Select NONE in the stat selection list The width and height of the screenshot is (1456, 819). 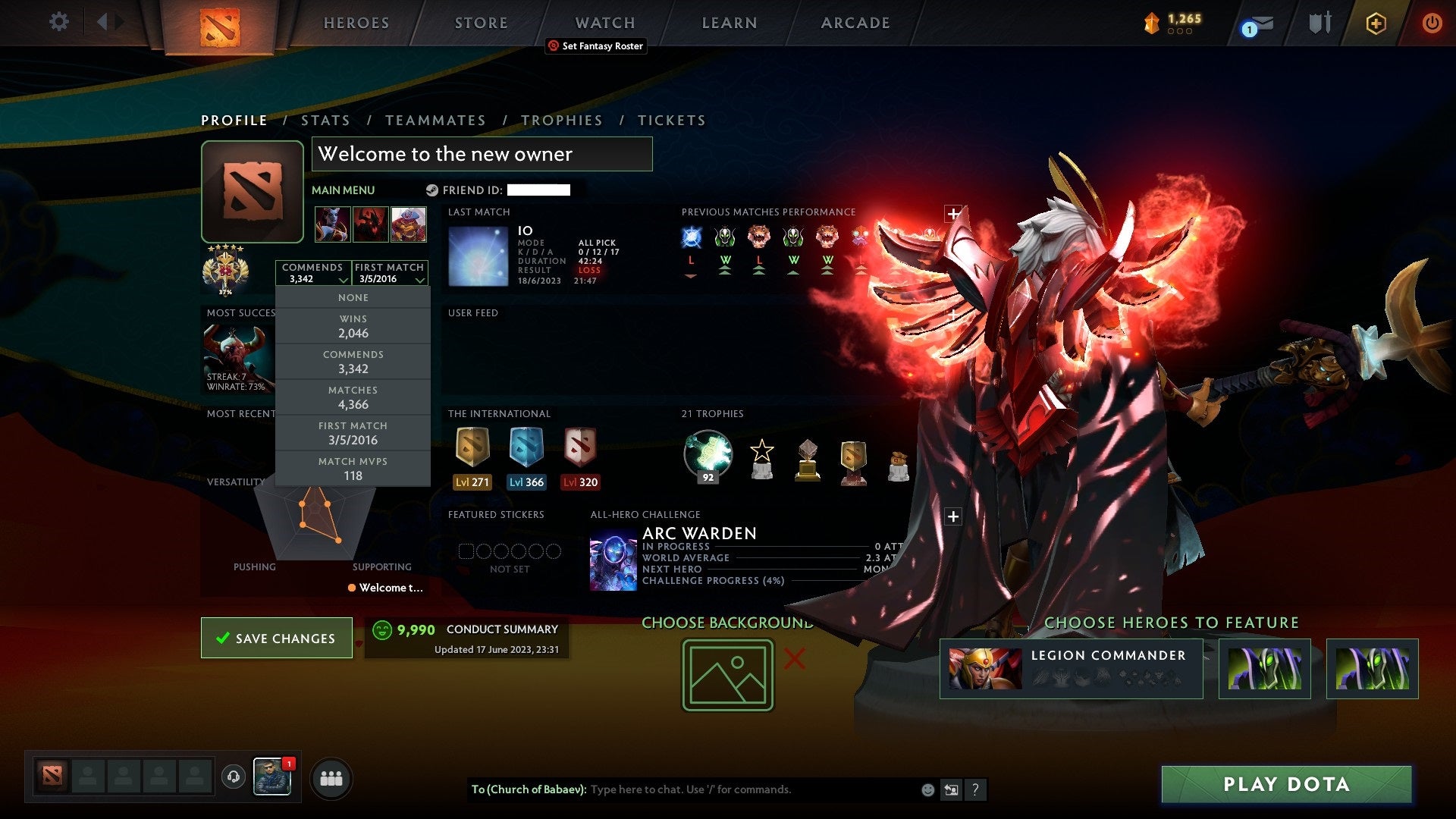(353, 297)
